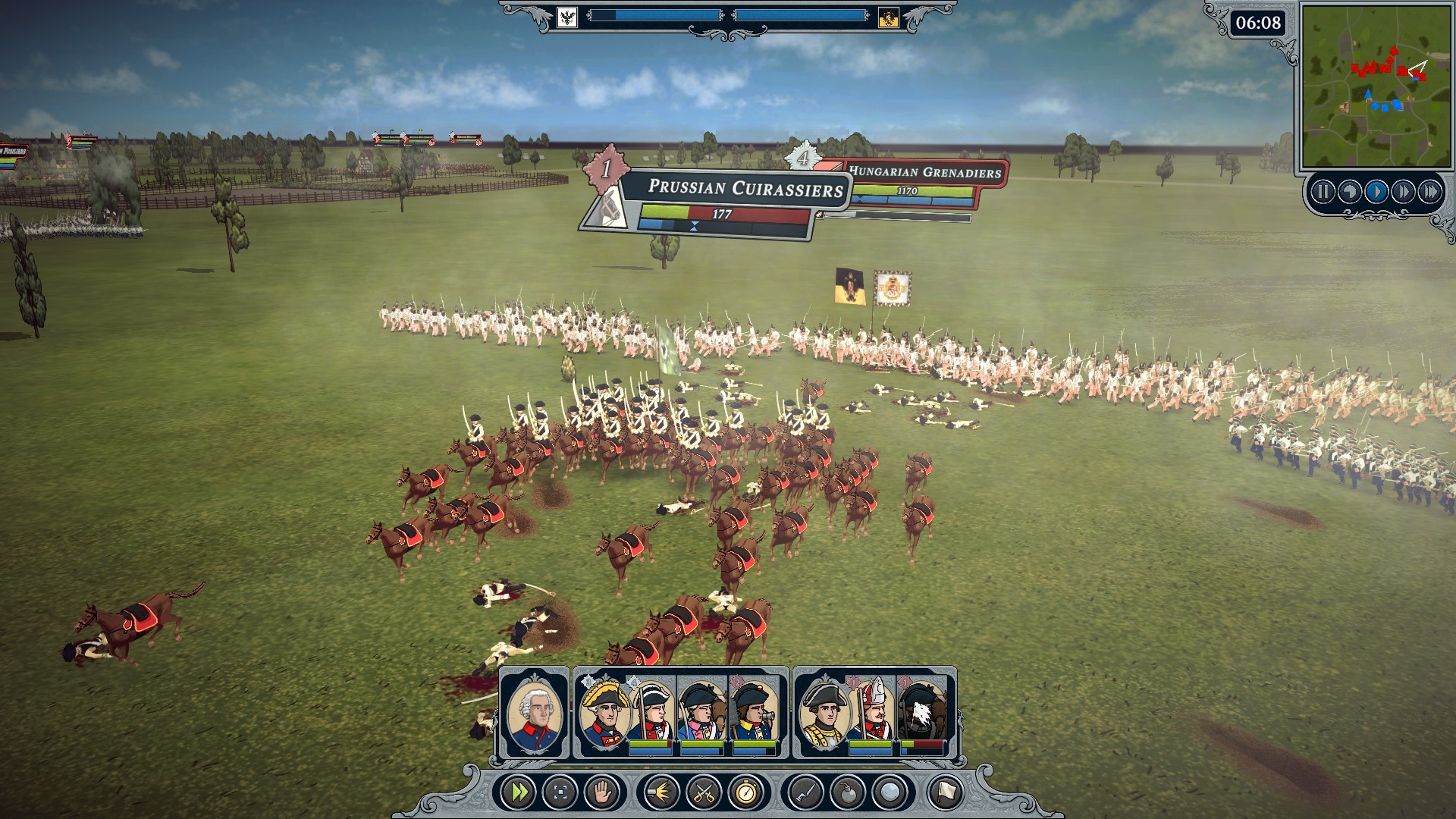The image size is (1456, 819).
Task: Select the artillery gunner unit card
Action: point(754,713)
